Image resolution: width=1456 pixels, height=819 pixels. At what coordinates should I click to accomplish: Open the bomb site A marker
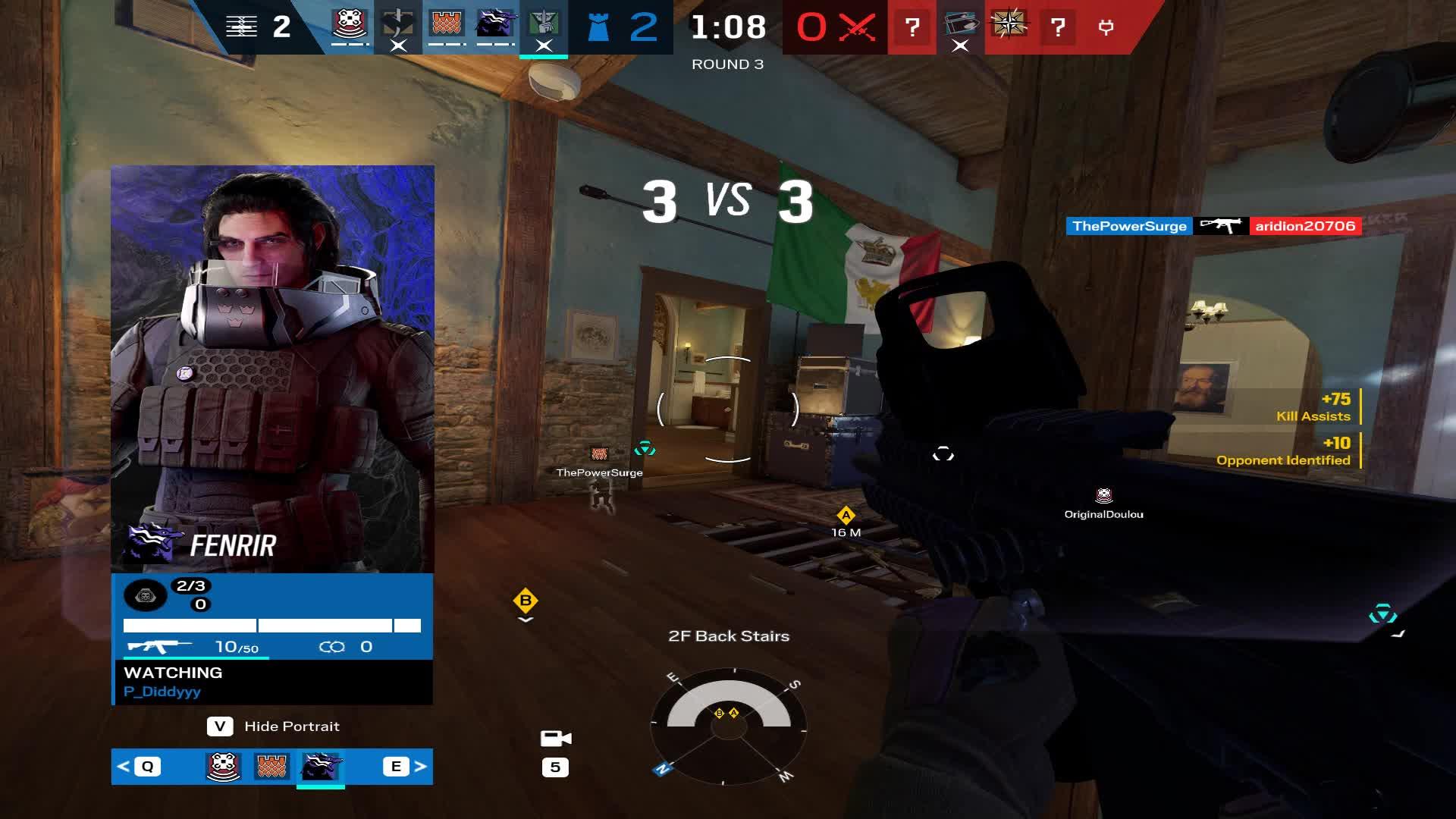click(x=844, y=514)
